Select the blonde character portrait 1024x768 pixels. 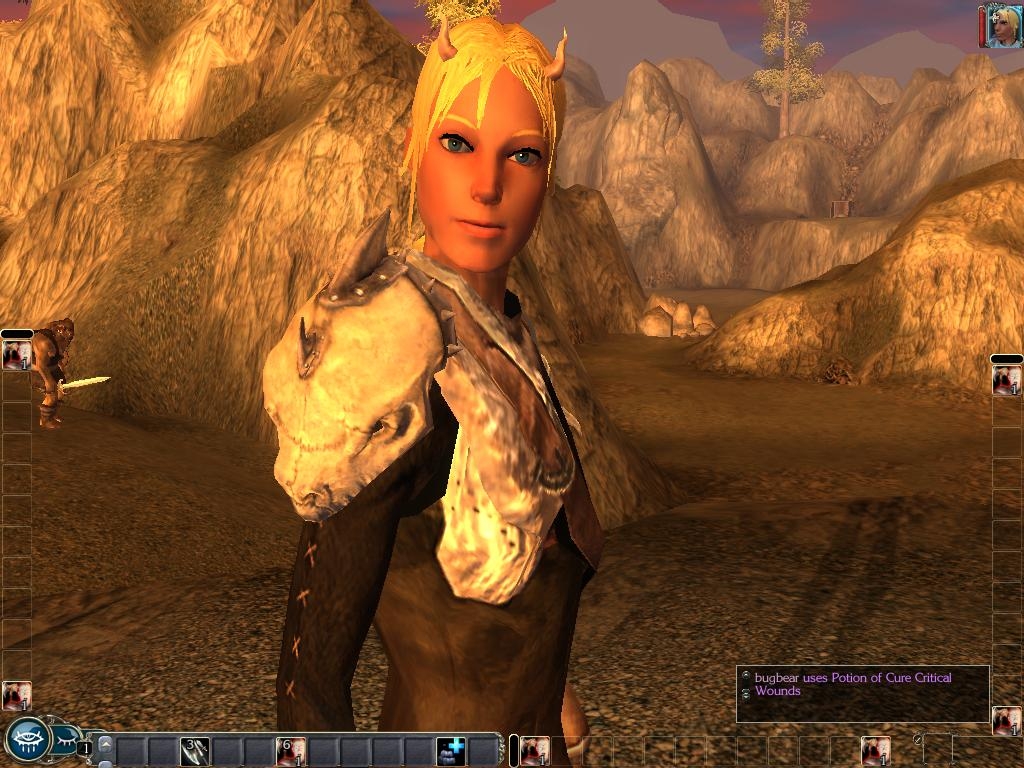click(1003, 27)
